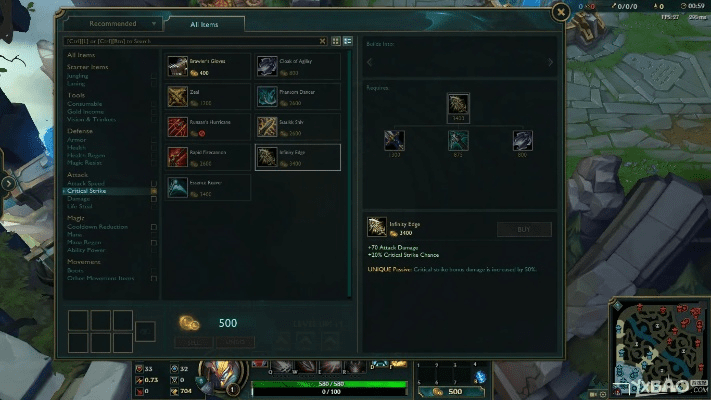Switch shop to grid view
The width and height of the screenshot is (711, 400).
click(x=336, y=41)
